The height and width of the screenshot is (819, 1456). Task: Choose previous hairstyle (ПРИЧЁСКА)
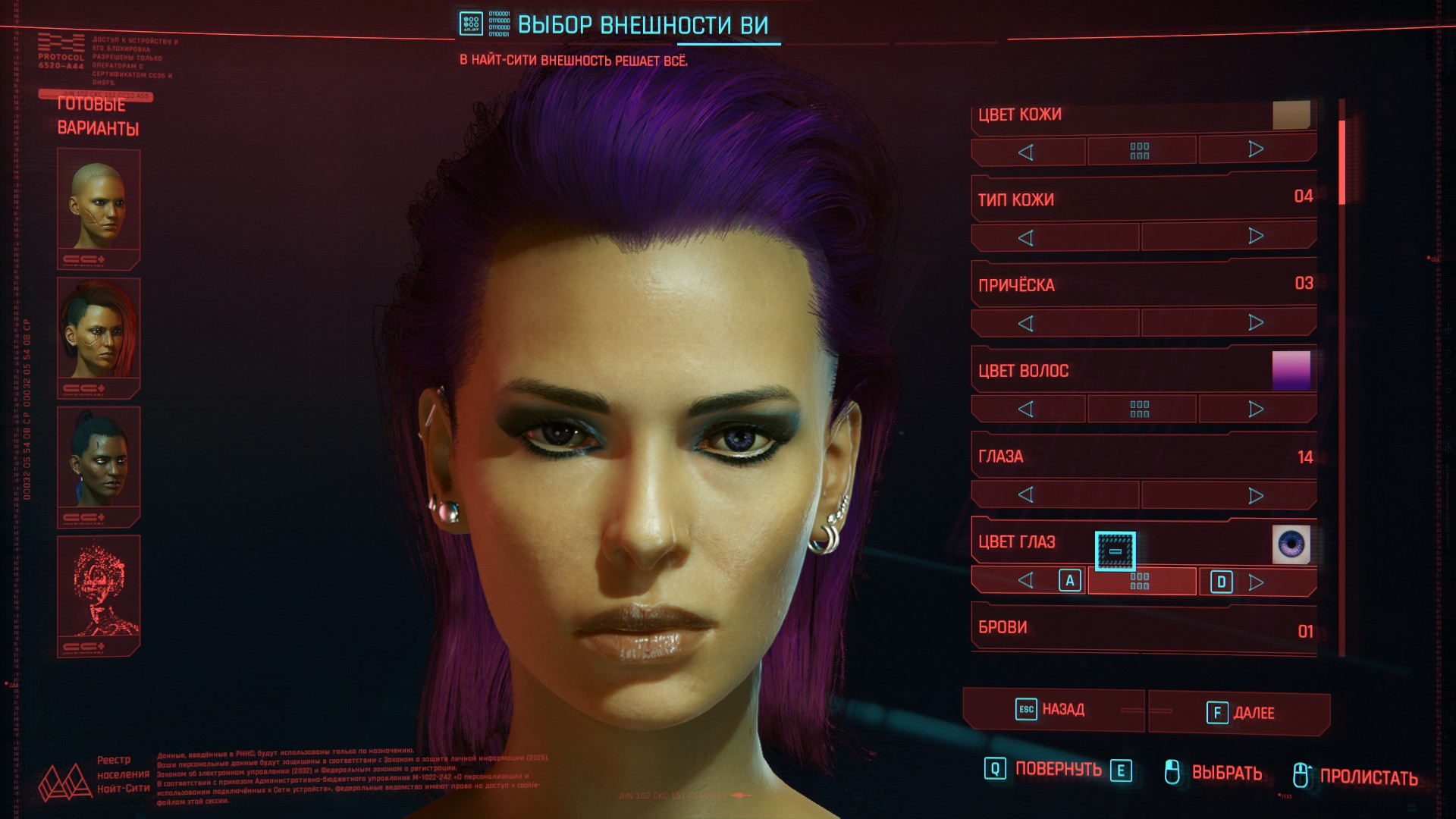click(1027, 324)
